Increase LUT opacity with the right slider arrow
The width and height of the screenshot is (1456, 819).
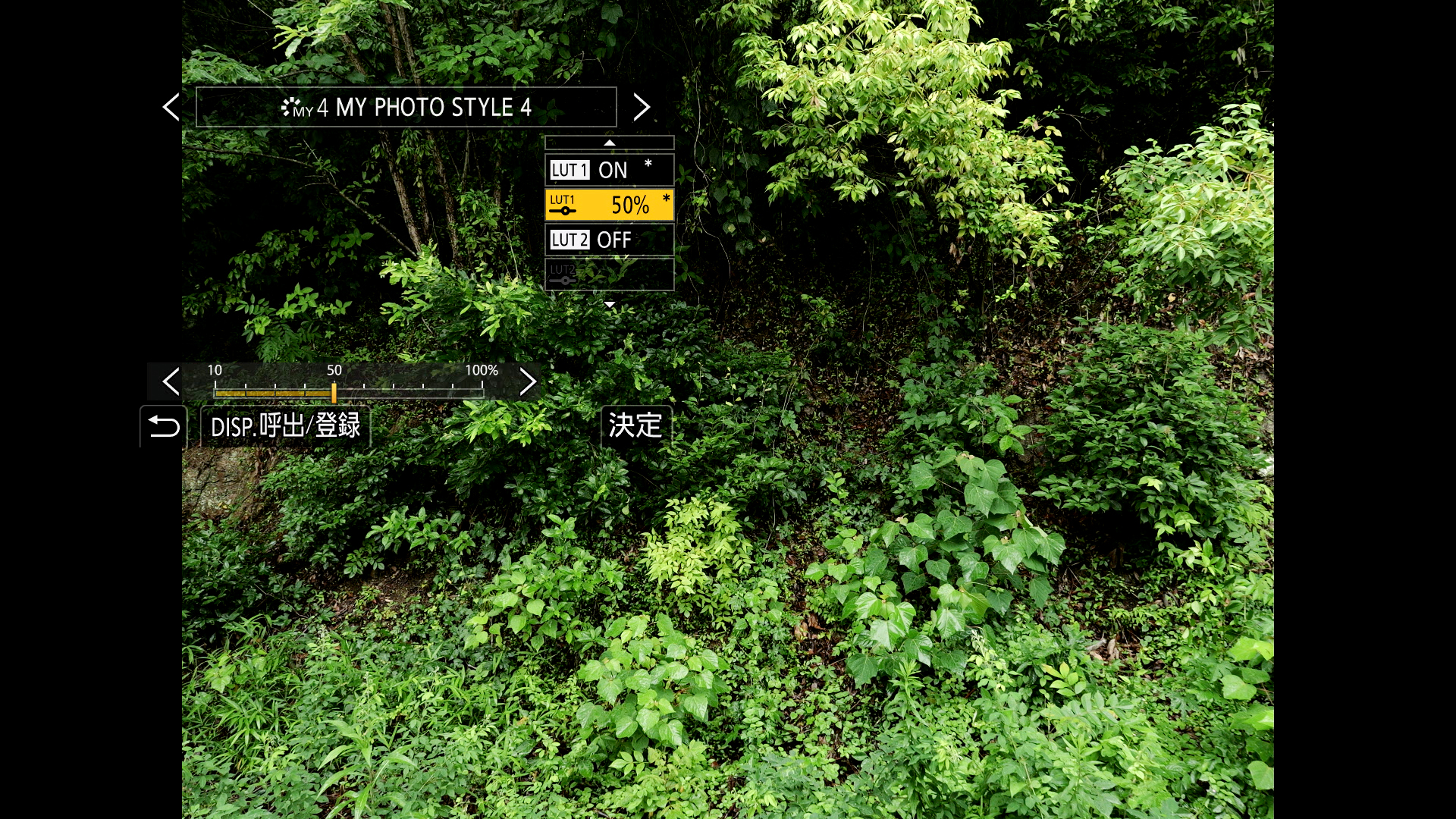pyautogui.click(x=528, y=381)
